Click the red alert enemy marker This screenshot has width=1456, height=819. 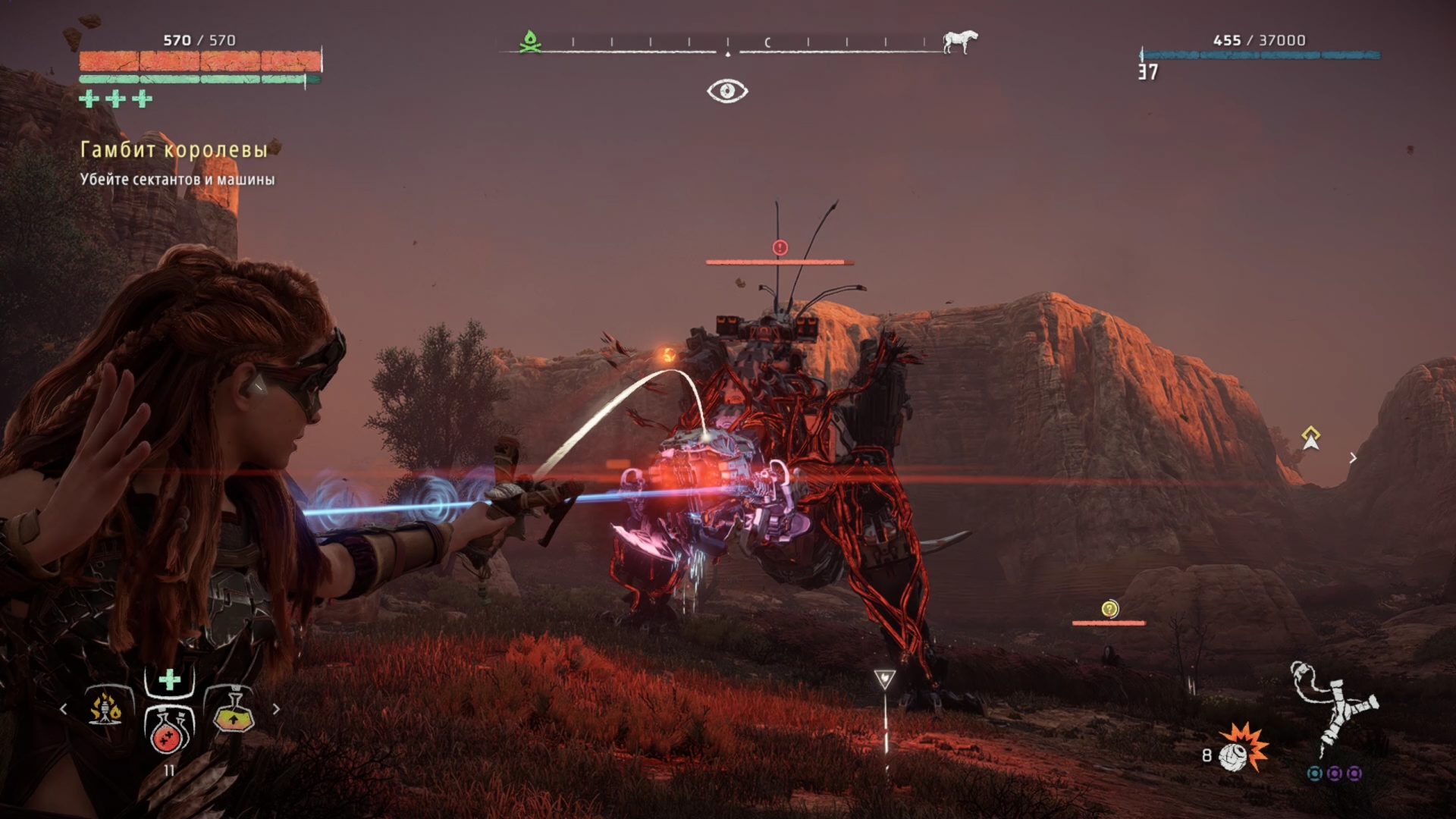780,247
